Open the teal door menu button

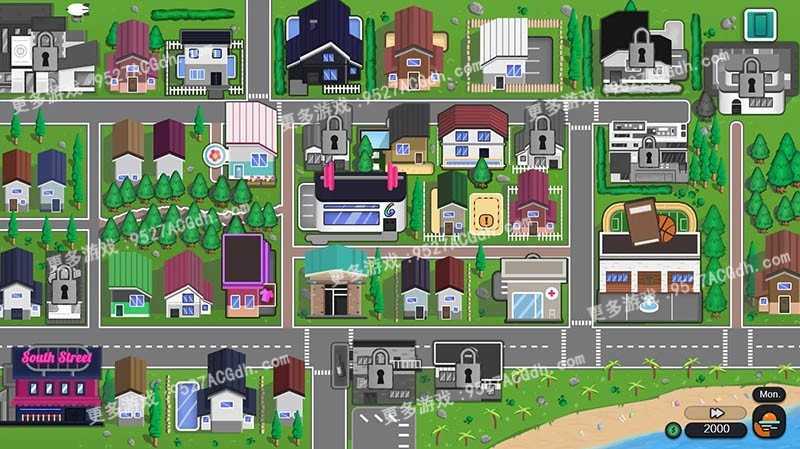point(760,24)
